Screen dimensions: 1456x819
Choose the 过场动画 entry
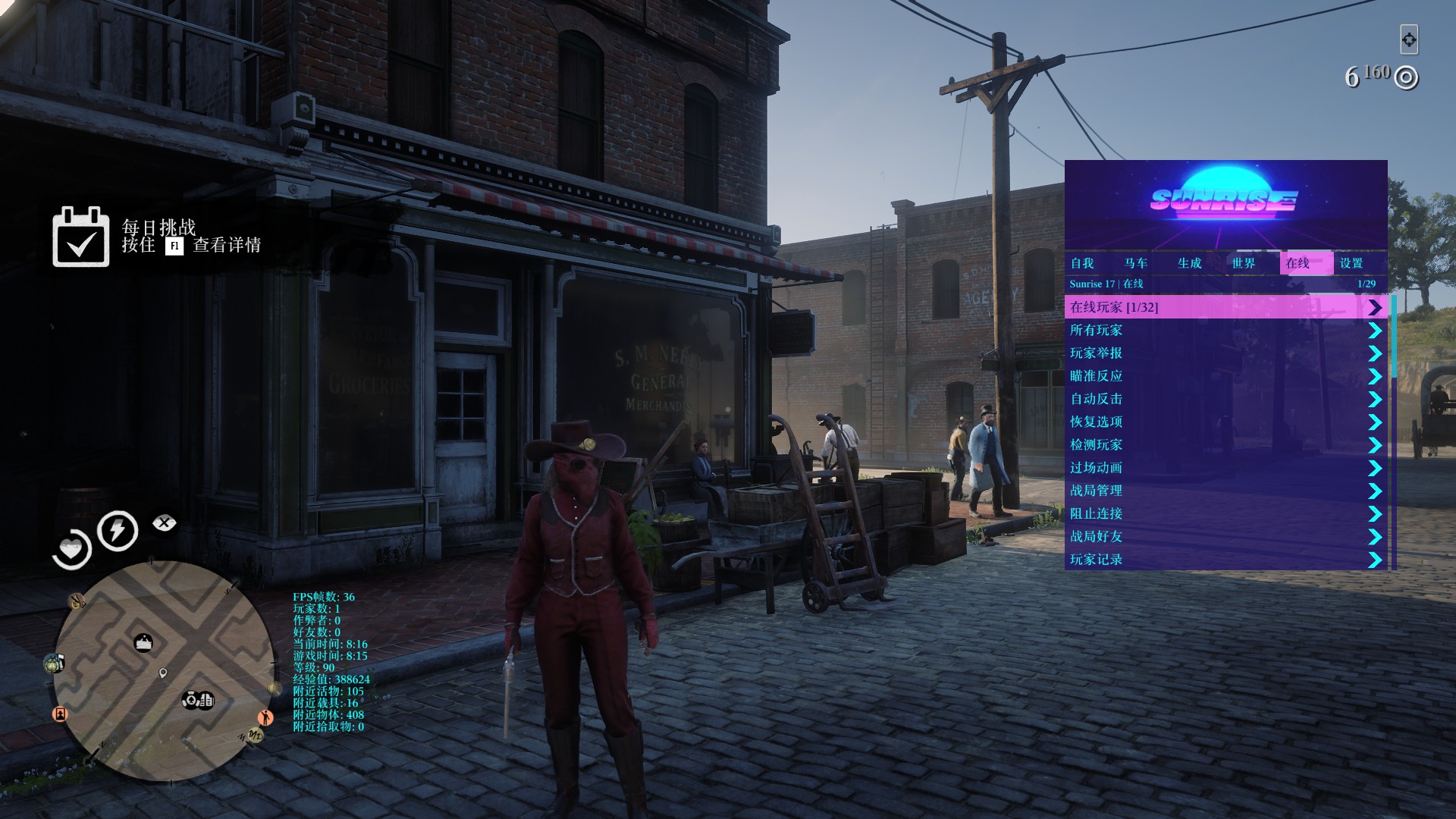click(1096, 468)
